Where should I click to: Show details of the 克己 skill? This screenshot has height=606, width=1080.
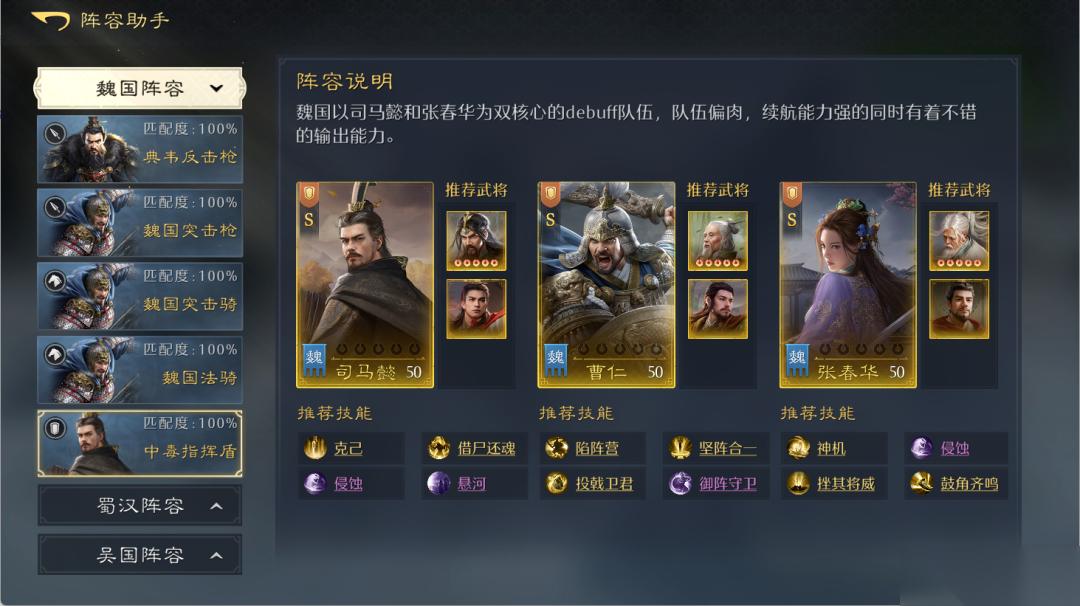coord(348,449)
